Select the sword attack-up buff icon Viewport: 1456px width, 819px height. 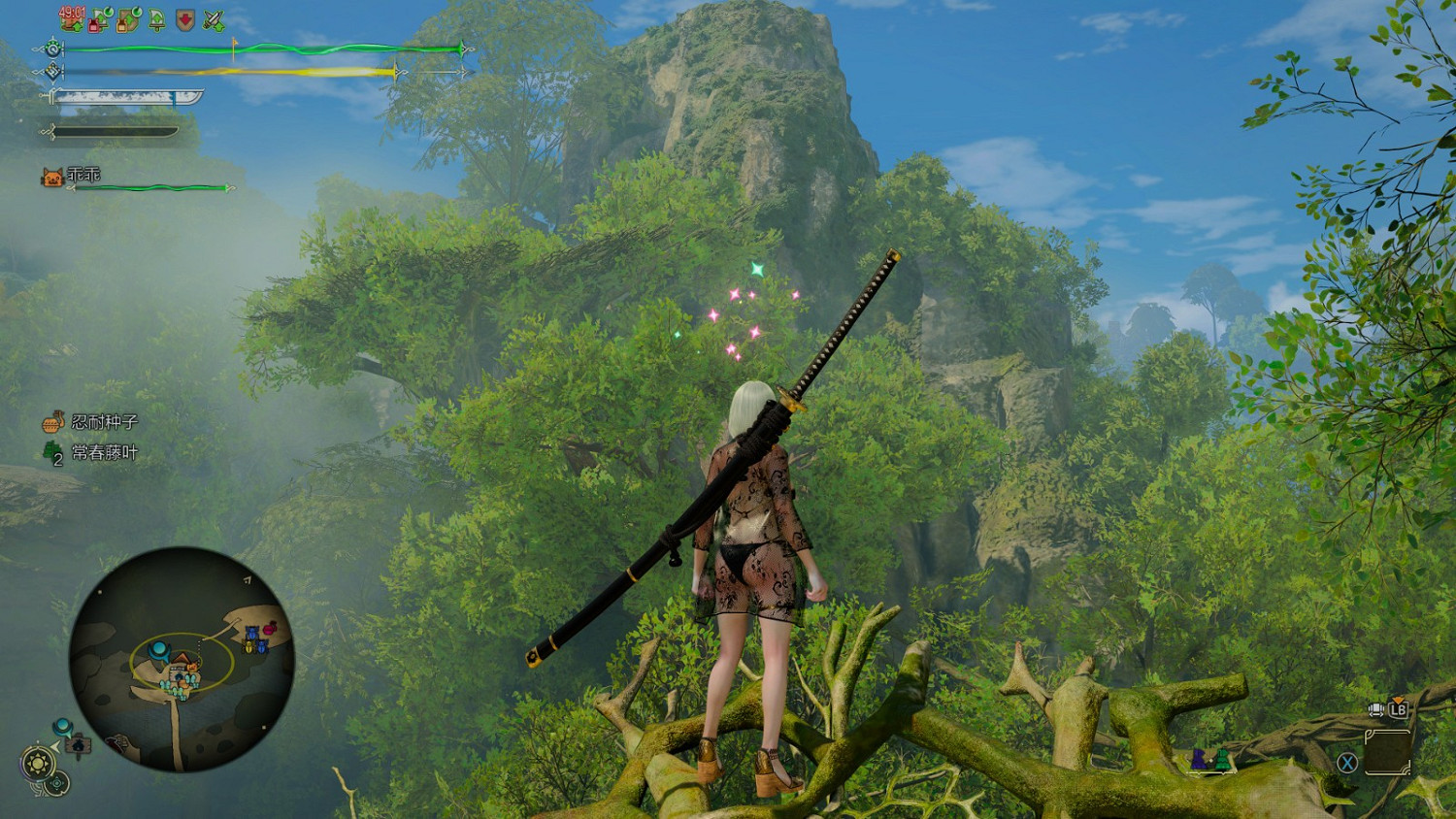(x=214, y=19)
